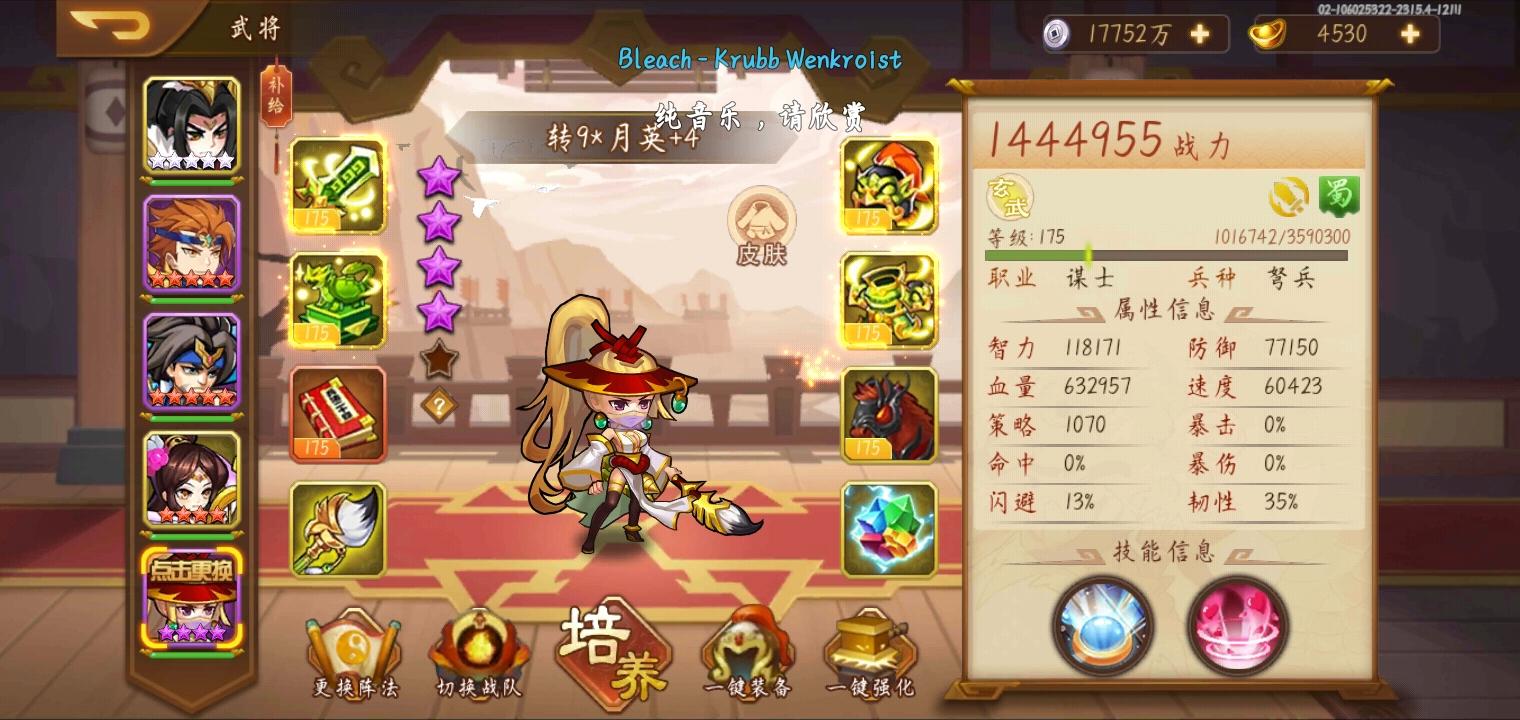Tap the feather whisk equipment slot
This screenshot has width=1520, height=720.
(339, 528)
